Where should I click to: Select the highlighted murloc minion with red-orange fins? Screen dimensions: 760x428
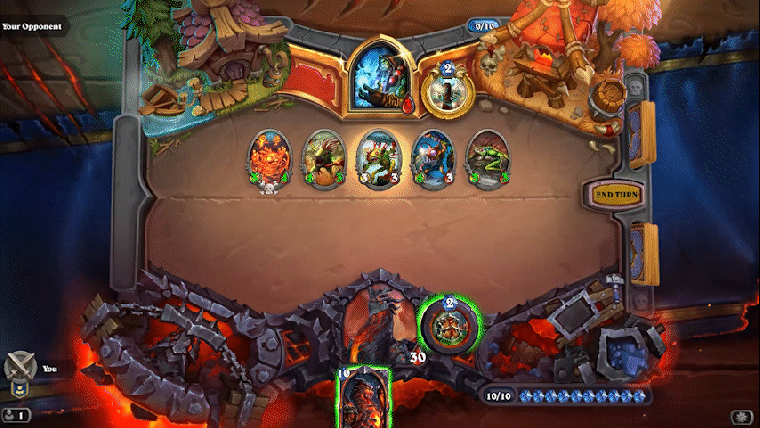click(375, 158)
